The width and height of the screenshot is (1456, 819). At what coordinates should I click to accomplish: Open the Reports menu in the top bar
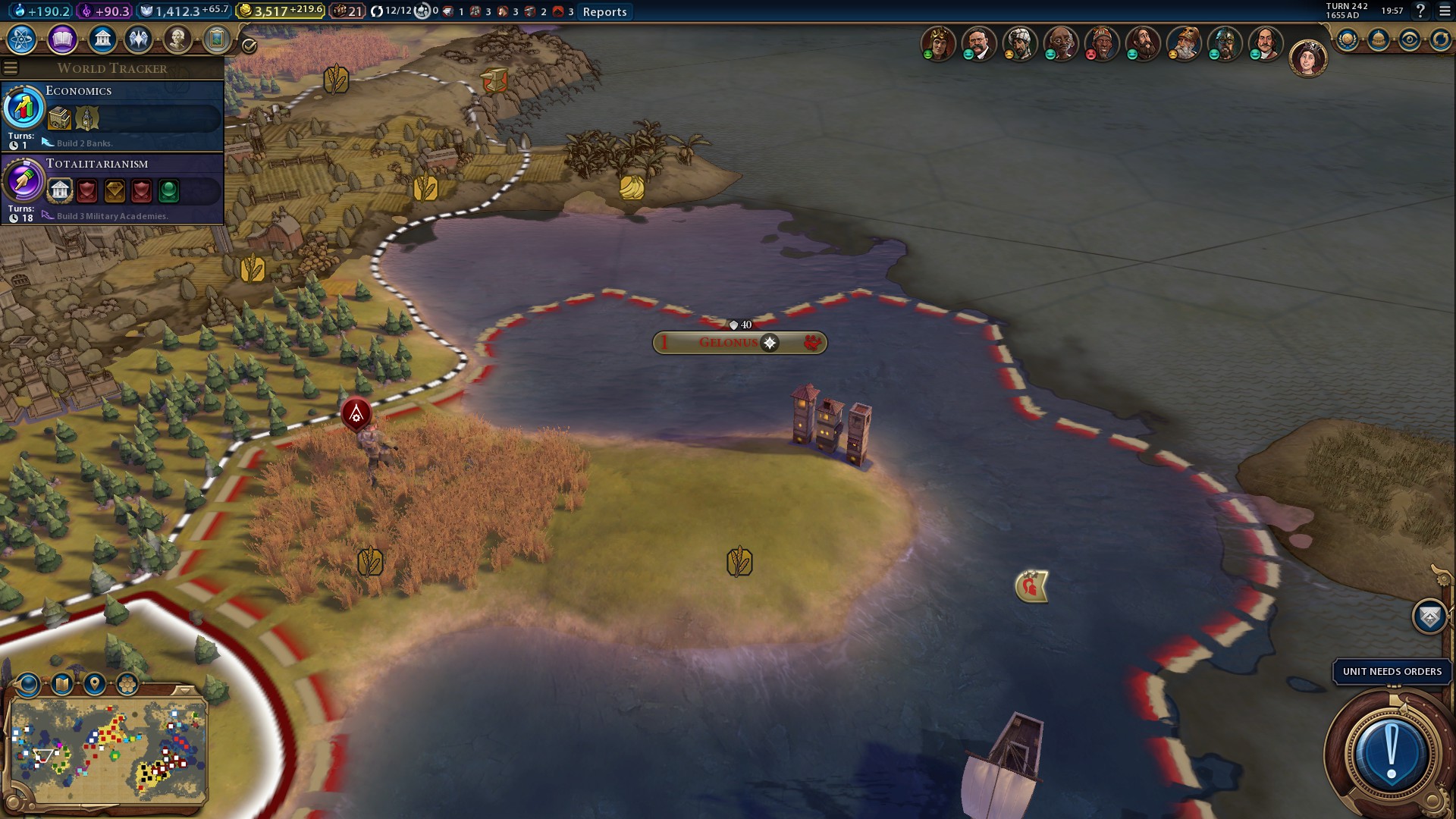click(604, 11)
